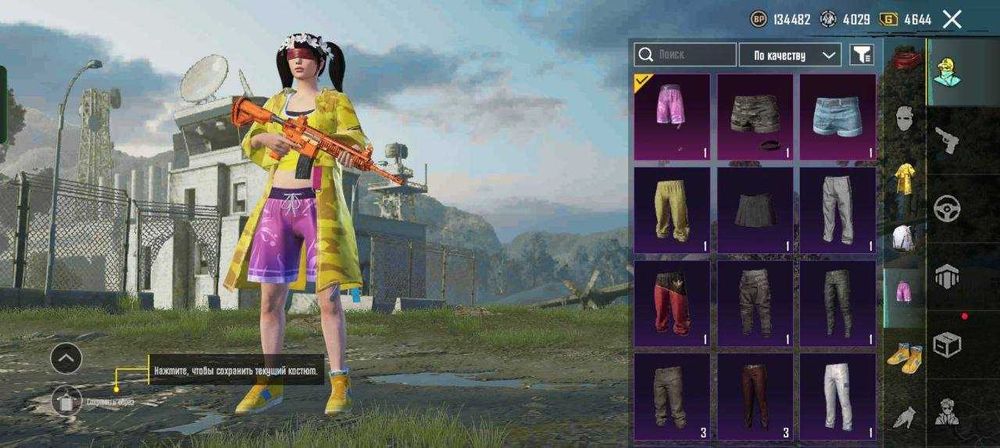The width and height of the screenshot is (1000, 448).
Task: Expand the round up-arrow button
Action: pos(66,357)
